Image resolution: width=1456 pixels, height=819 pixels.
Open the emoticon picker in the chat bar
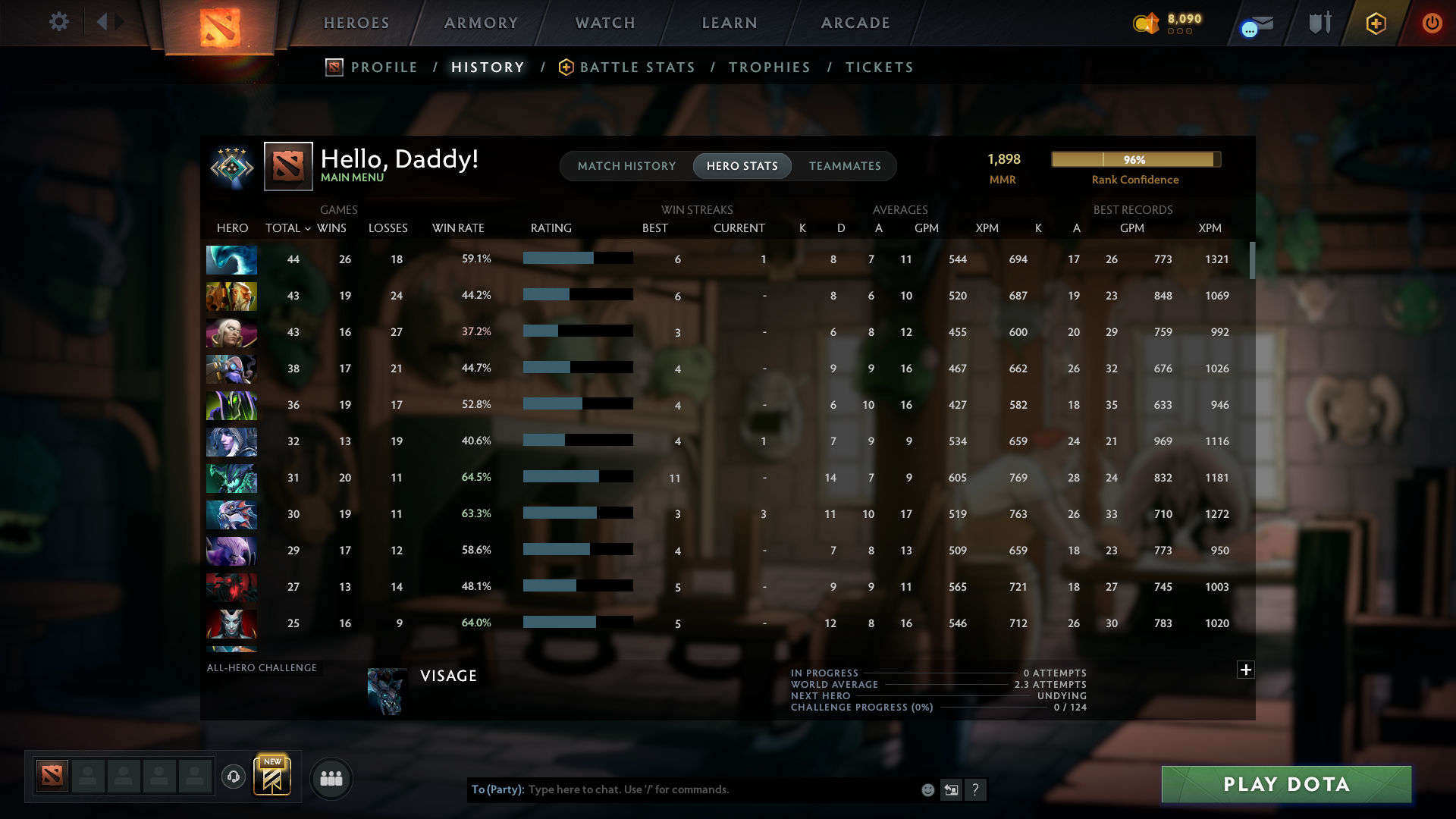coord(927,789)
